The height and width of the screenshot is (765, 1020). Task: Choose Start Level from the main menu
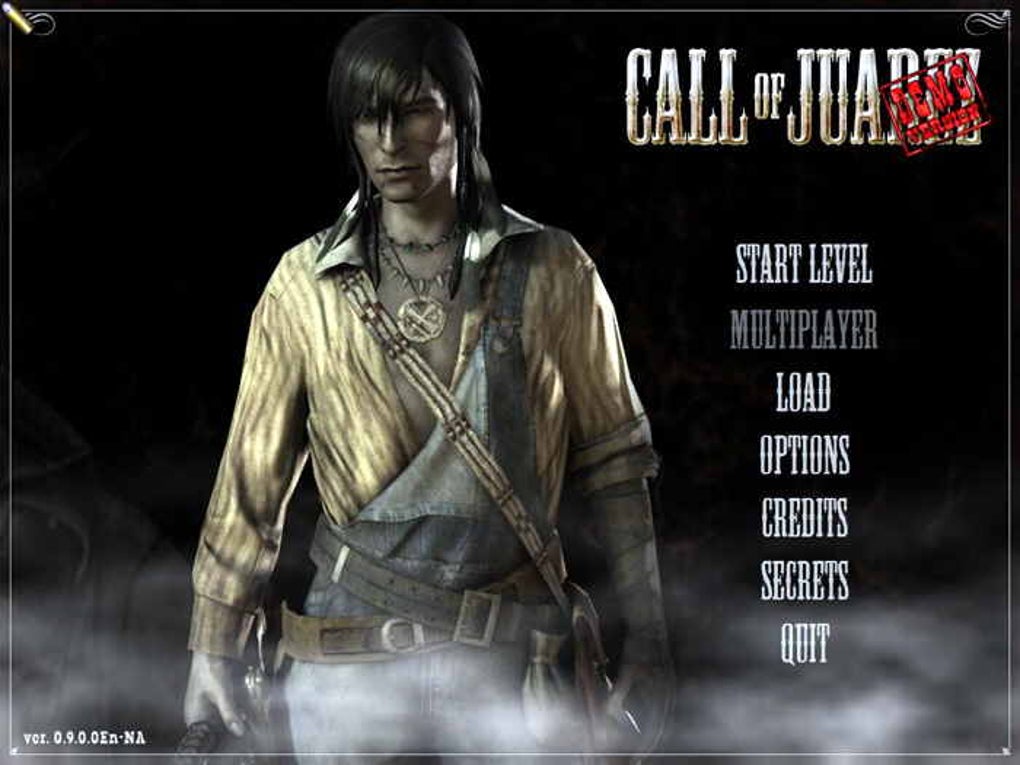803,264
